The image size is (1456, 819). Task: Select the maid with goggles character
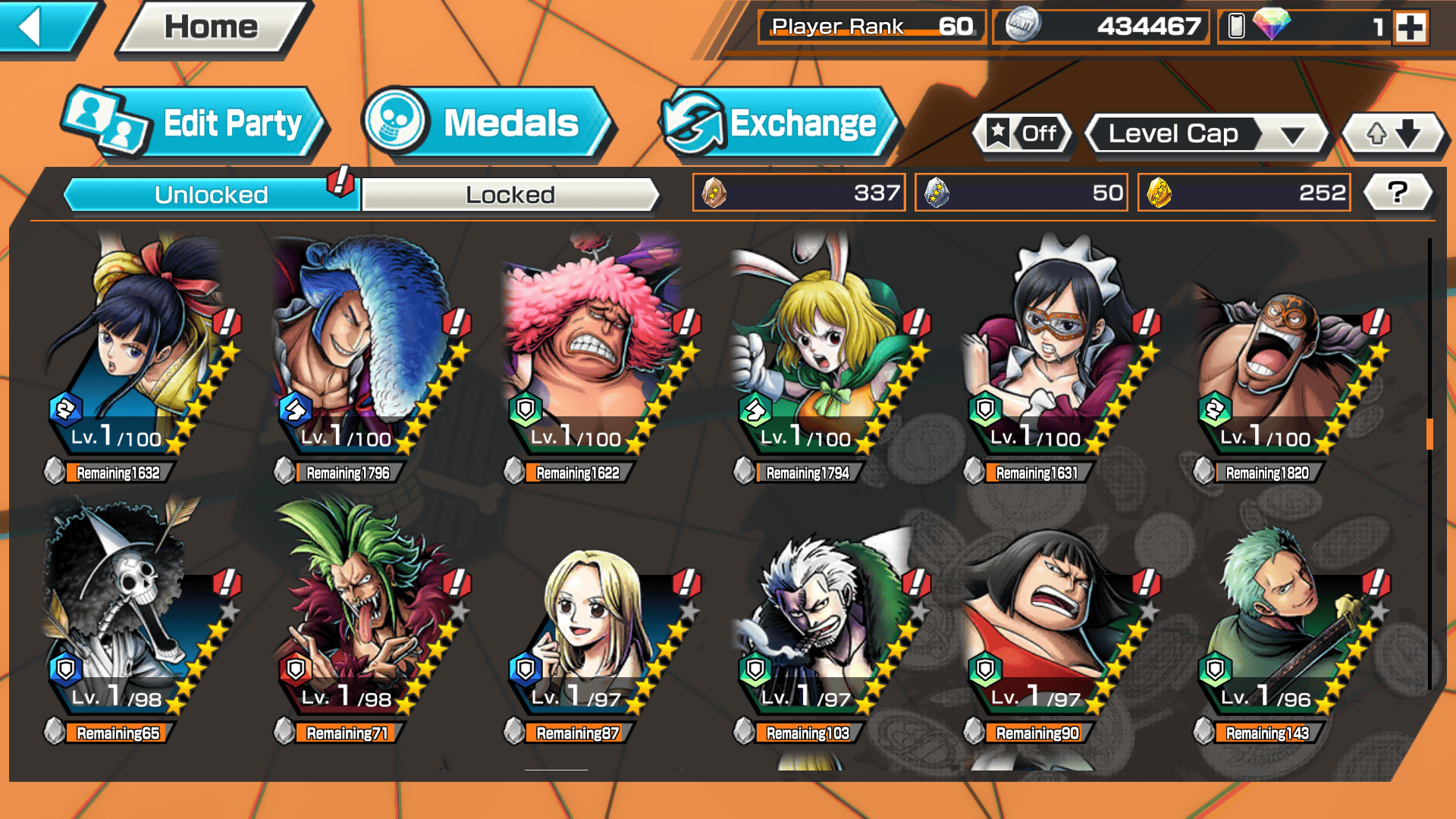[x=1059, y=356]
